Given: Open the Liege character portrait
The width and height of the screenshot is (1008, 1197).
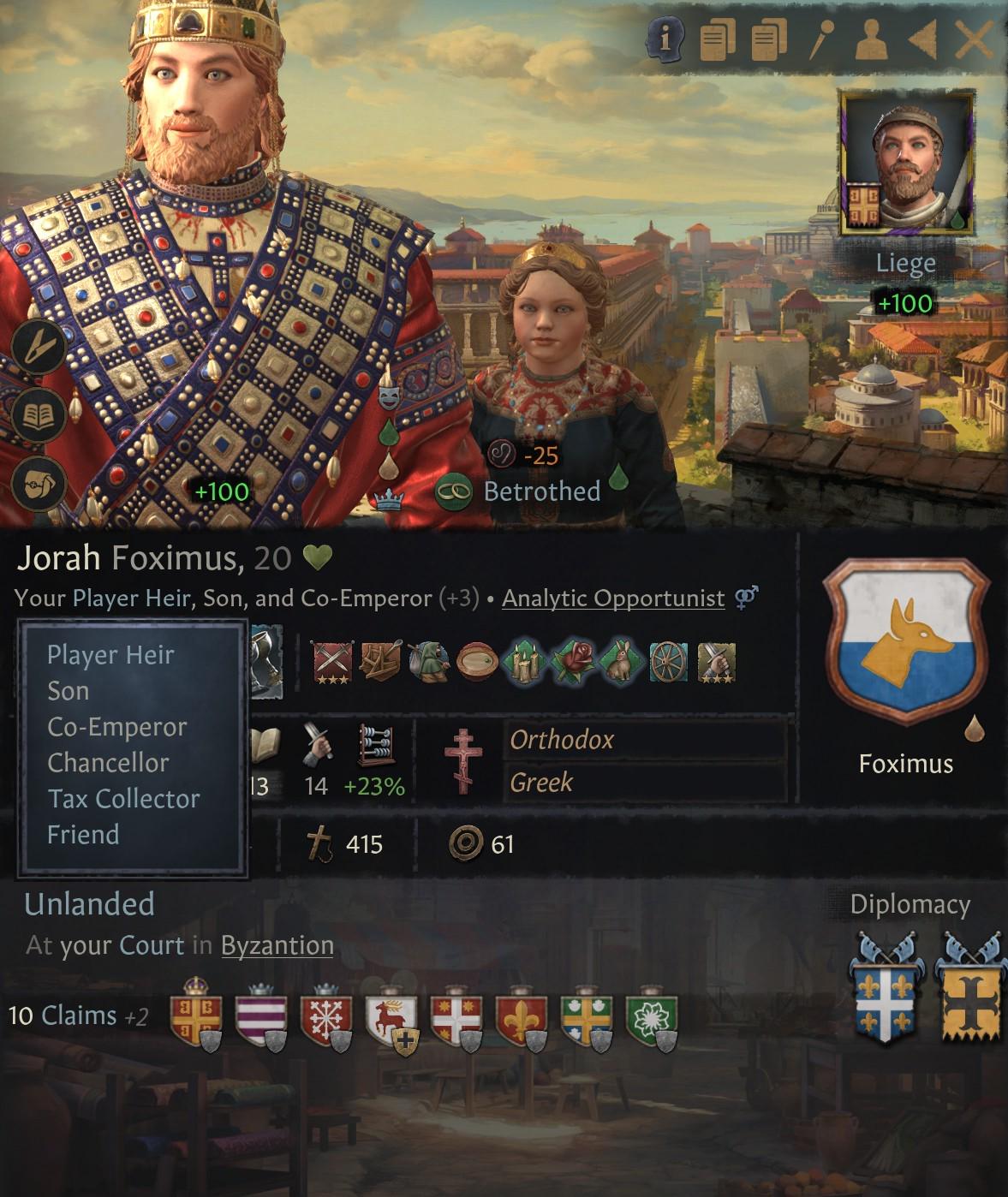Looking at the screenshot, I should click(908, 164).
